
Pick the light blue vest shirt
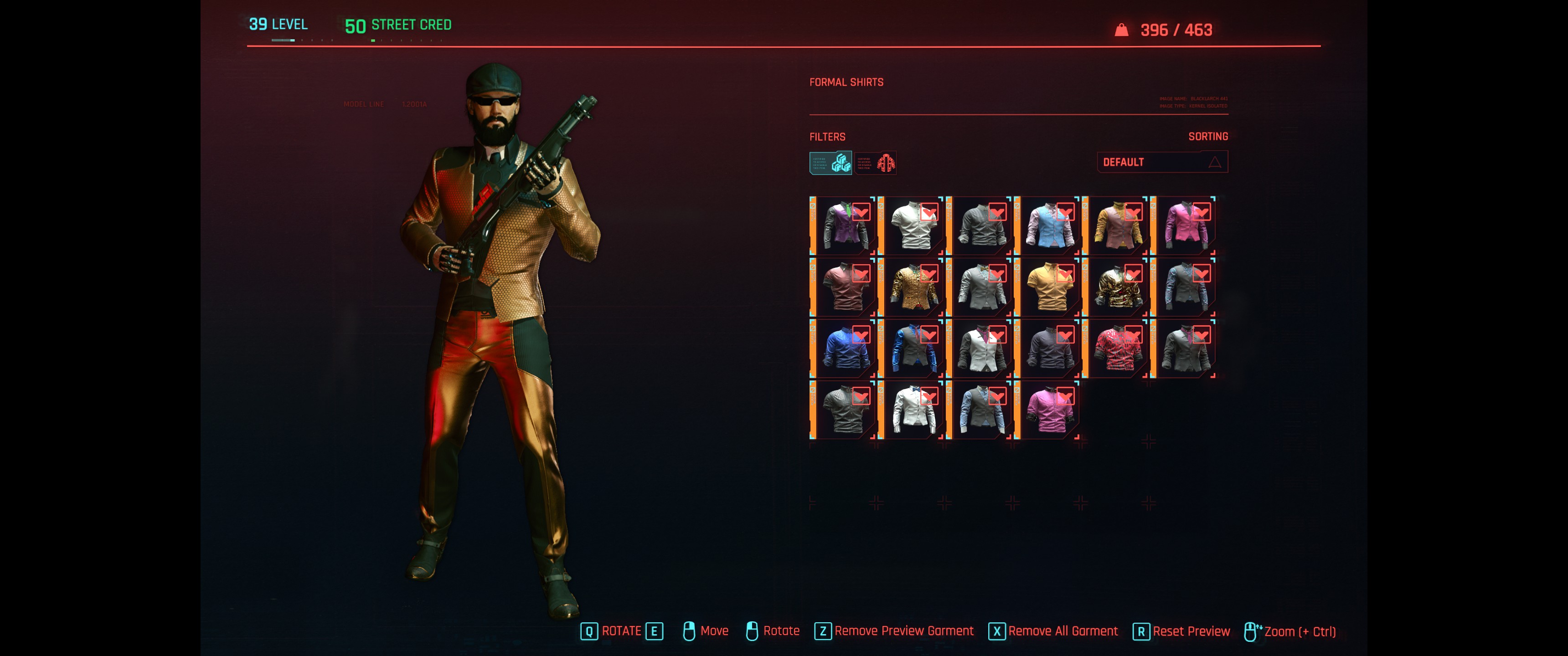pyautogui.click(x=1049, y=226)
